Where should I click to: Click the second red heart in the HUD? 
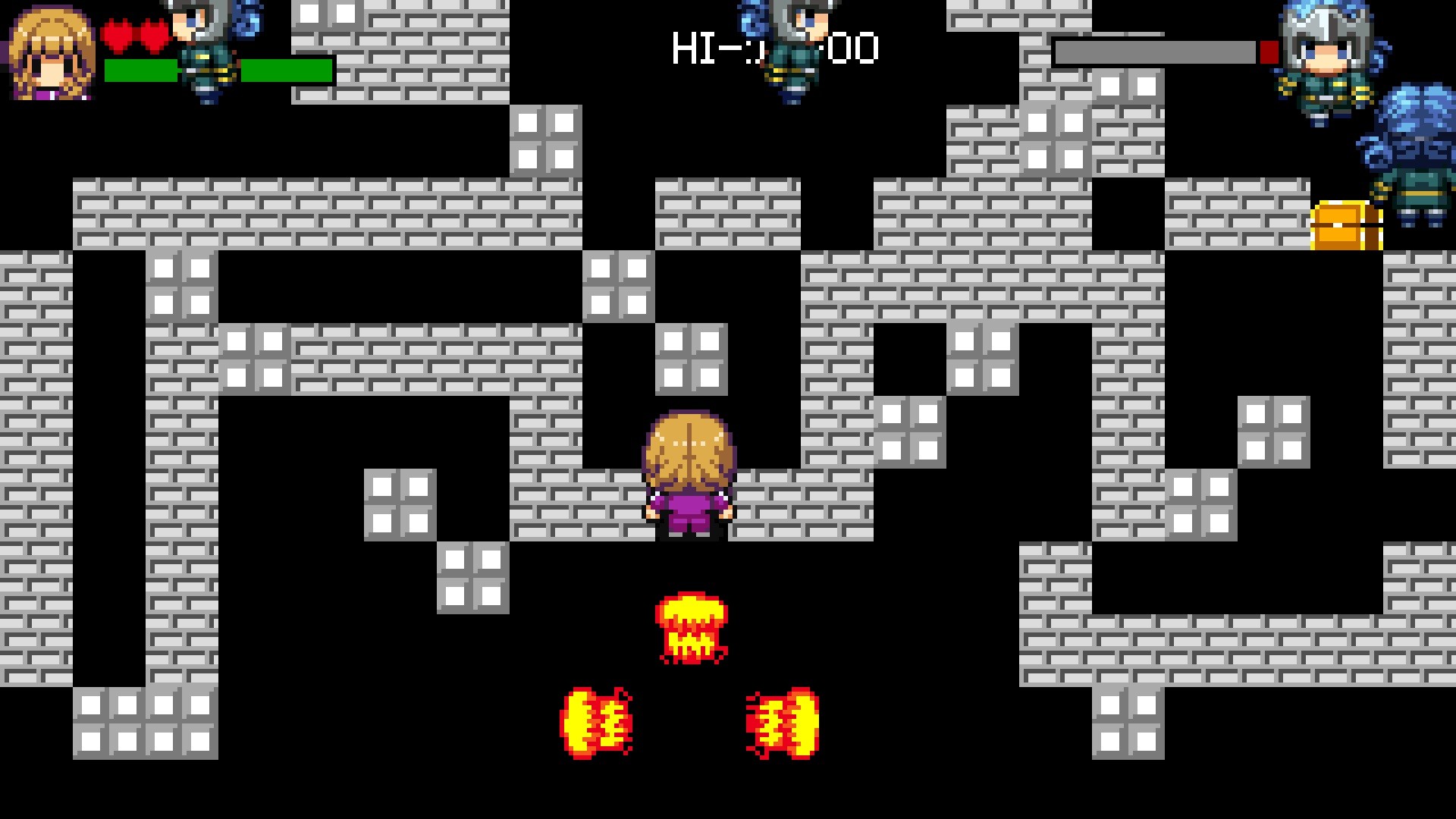tap(152, 34)
